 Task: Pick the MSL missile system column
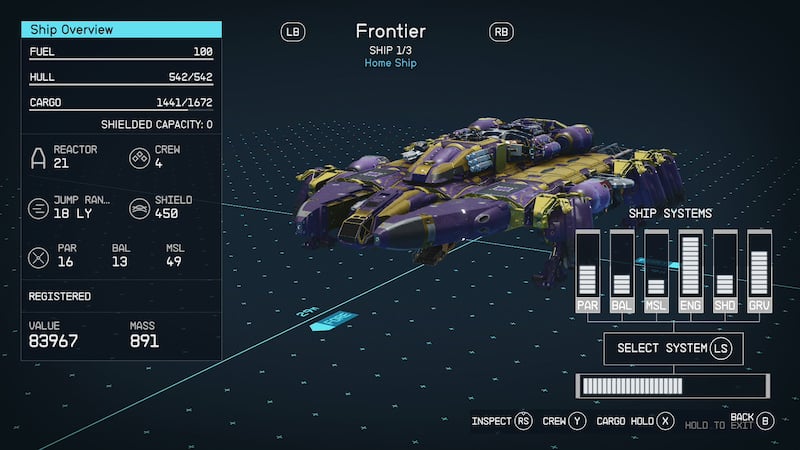[x=656, y=271]
